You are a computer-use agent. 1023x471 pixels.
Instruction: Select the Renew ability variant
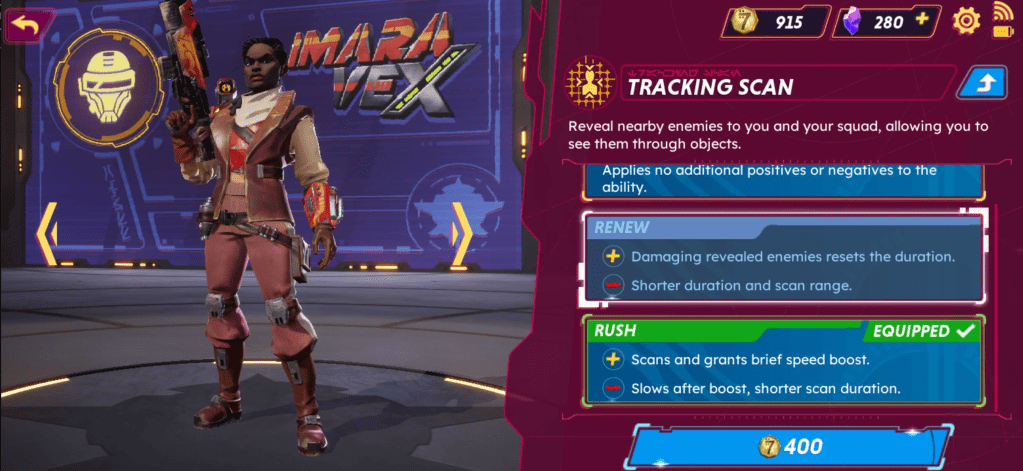click(x=782, y=257)
